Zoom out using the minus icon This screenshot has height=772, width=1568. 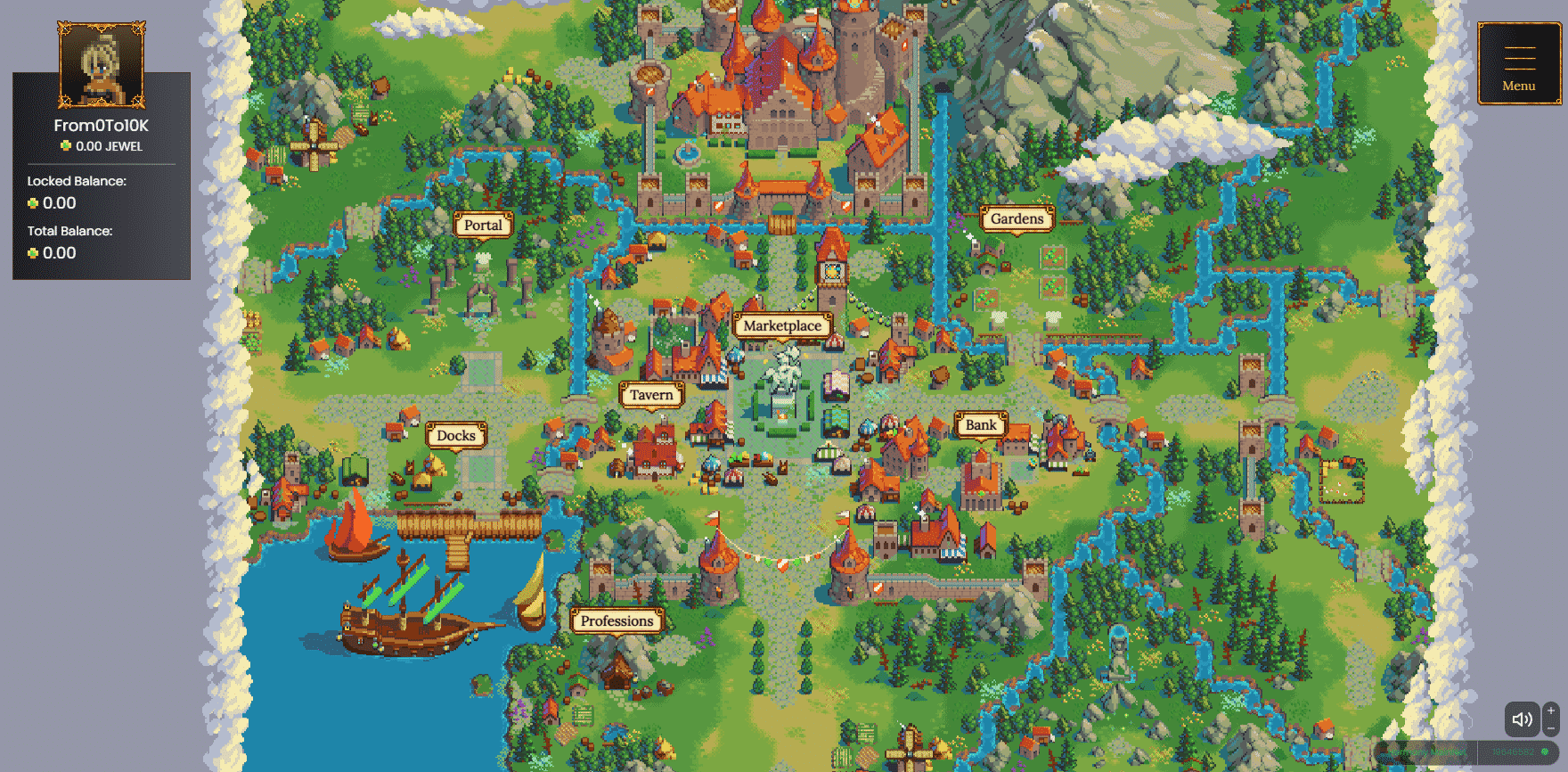(x=1551, y=728)
